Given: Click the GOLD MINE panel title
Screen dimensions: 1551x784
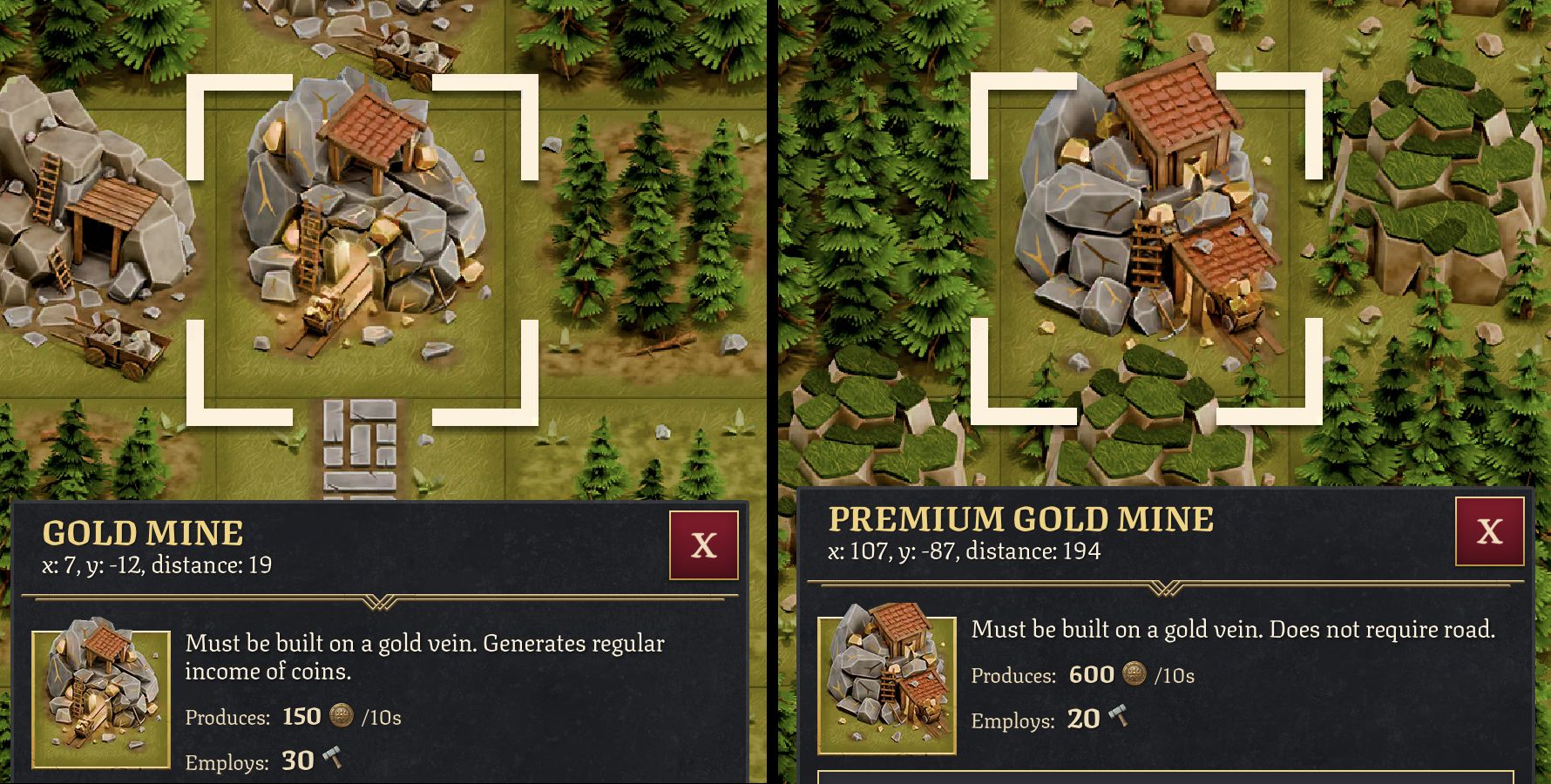Looking at the screenshot, I should [x=144, y=533].
